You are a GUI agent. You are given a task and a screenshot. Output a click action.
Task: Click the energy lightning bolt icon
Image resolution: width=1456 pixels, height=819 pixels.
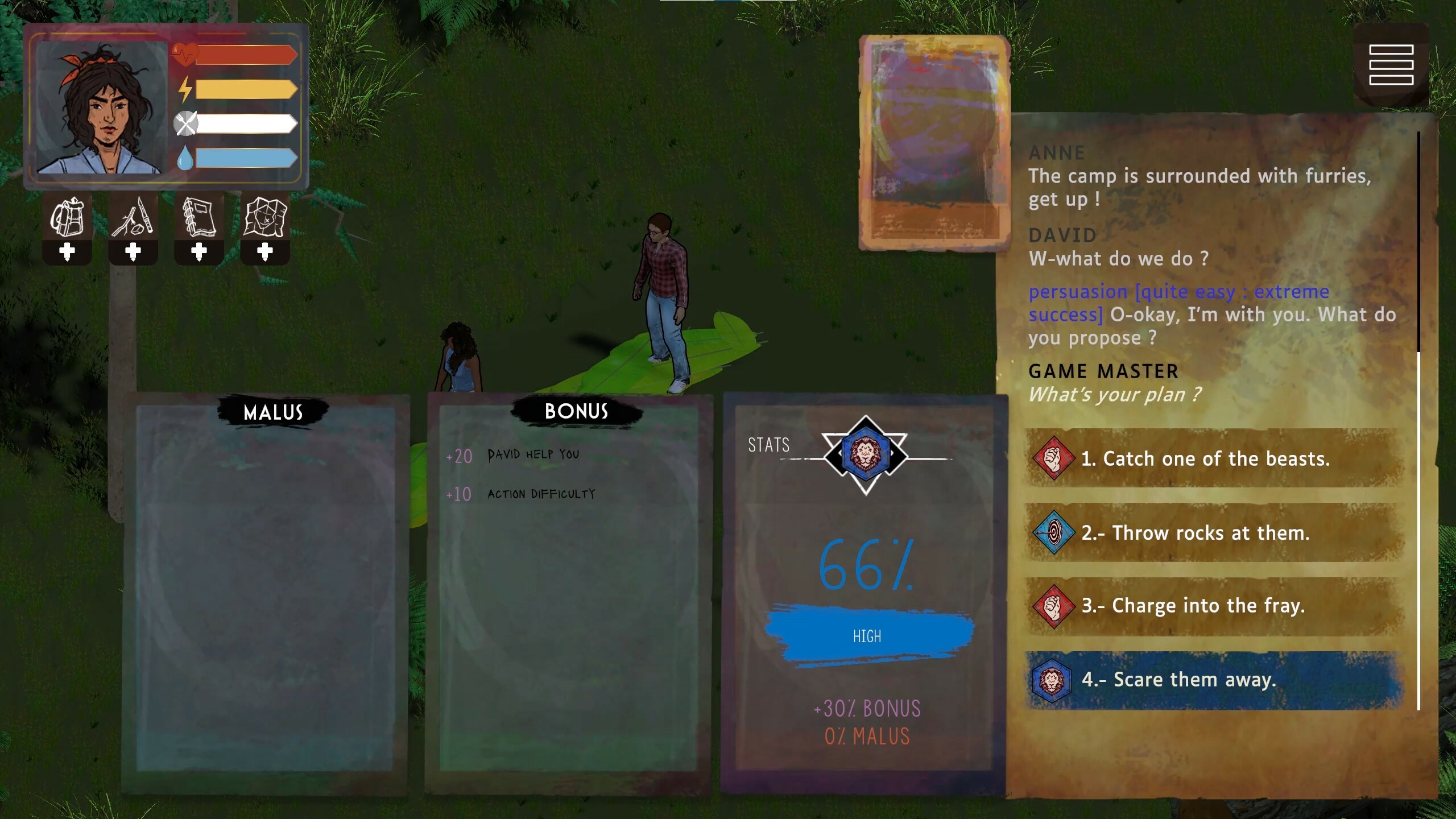point(185,89)
